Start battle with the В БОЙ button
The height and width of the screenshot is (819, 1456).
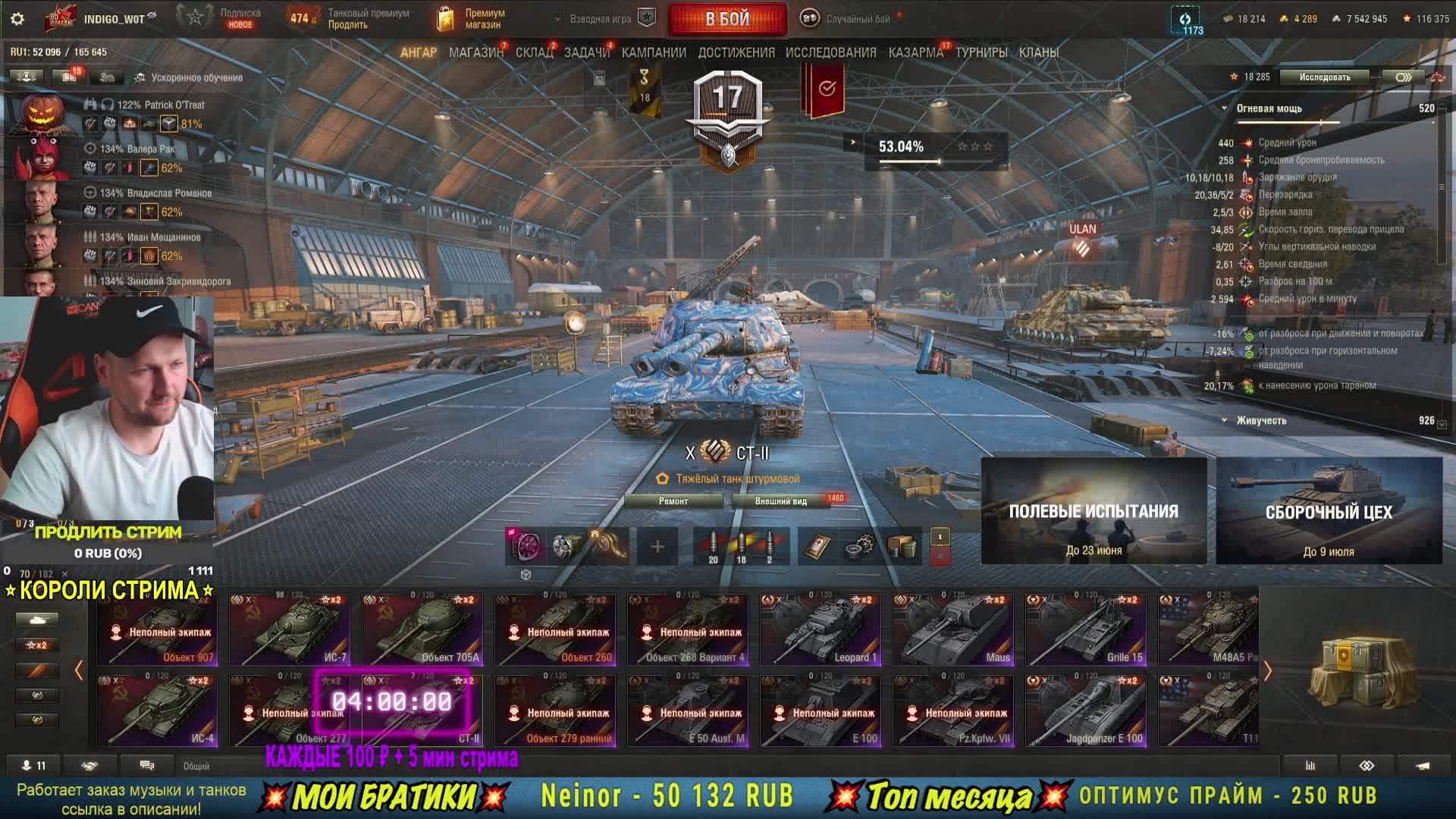pos(727,19)
